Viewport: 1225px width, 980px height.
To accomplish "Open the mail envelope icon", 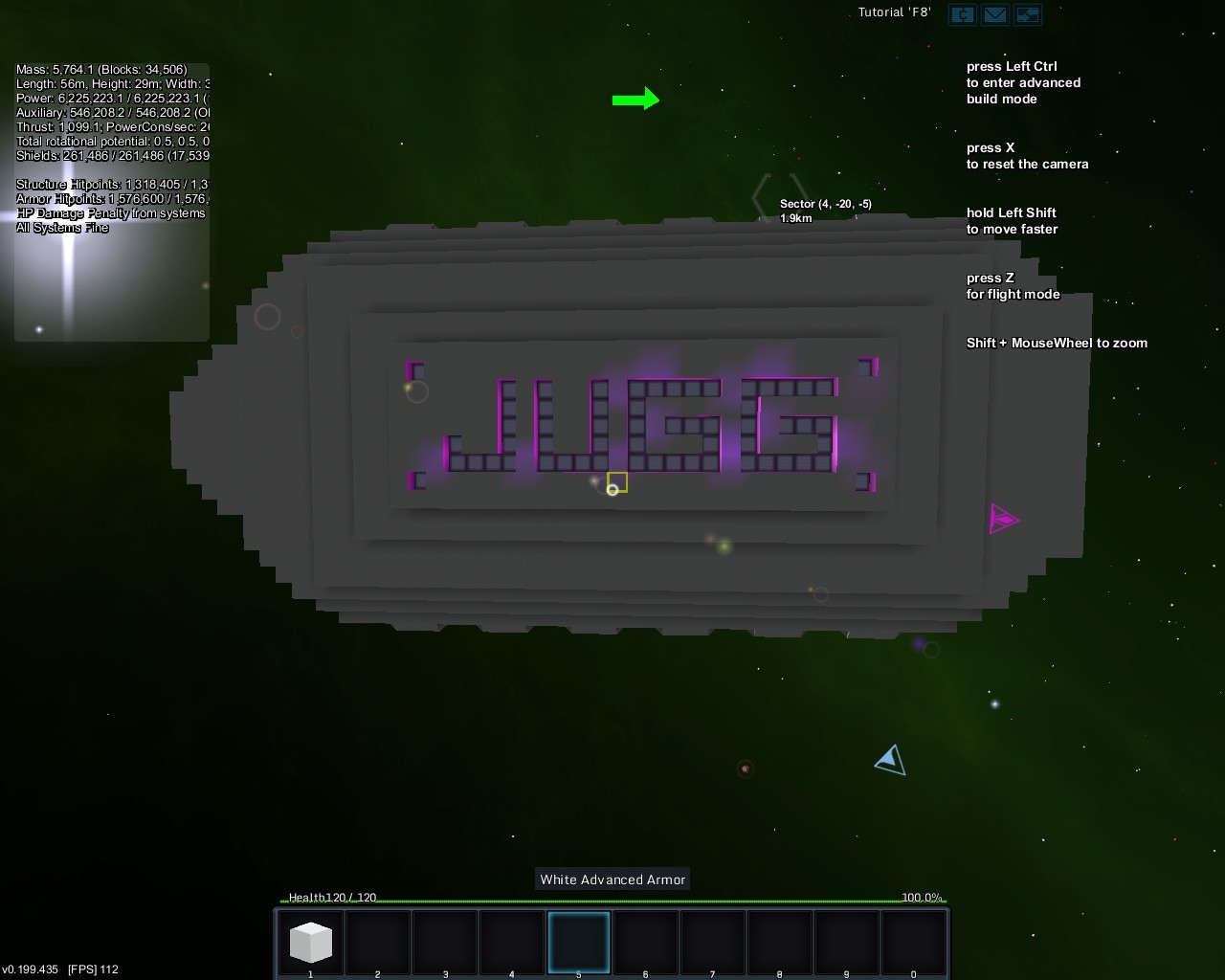I will 994,14.
